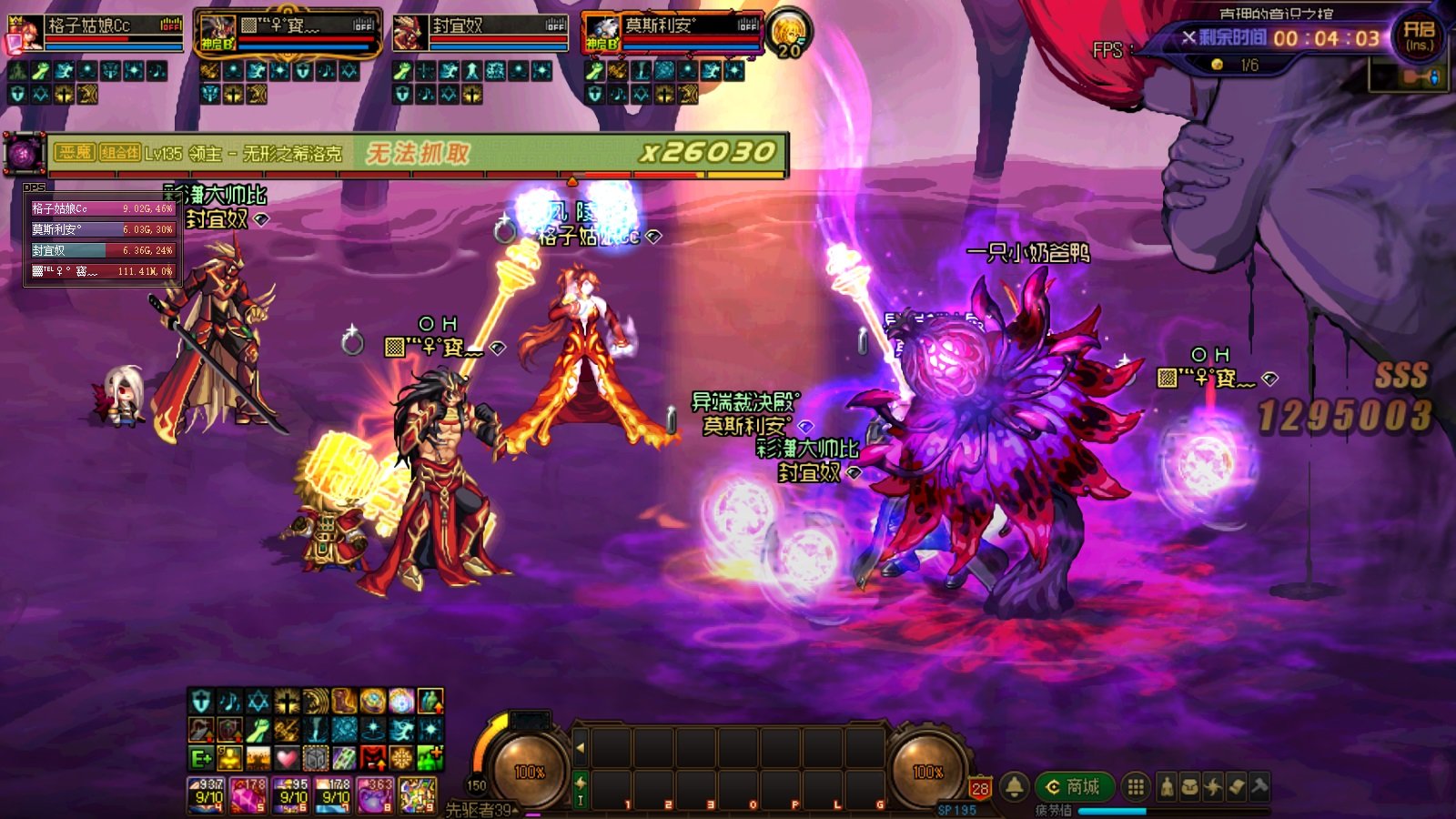
Task: Click the small left arrow beside the skill bar
Action: pos(580,748)
